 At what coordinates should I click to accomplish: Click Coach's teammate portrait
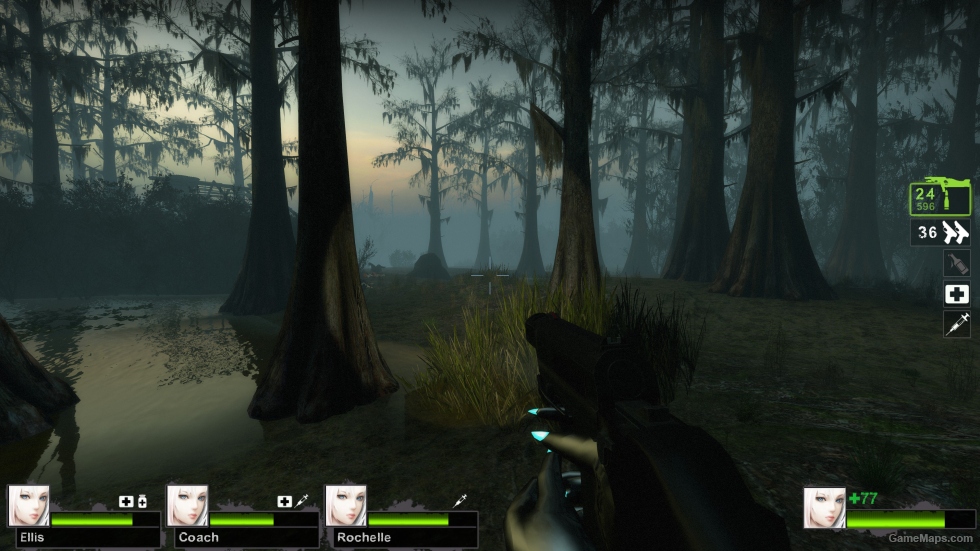coord(187,506)
